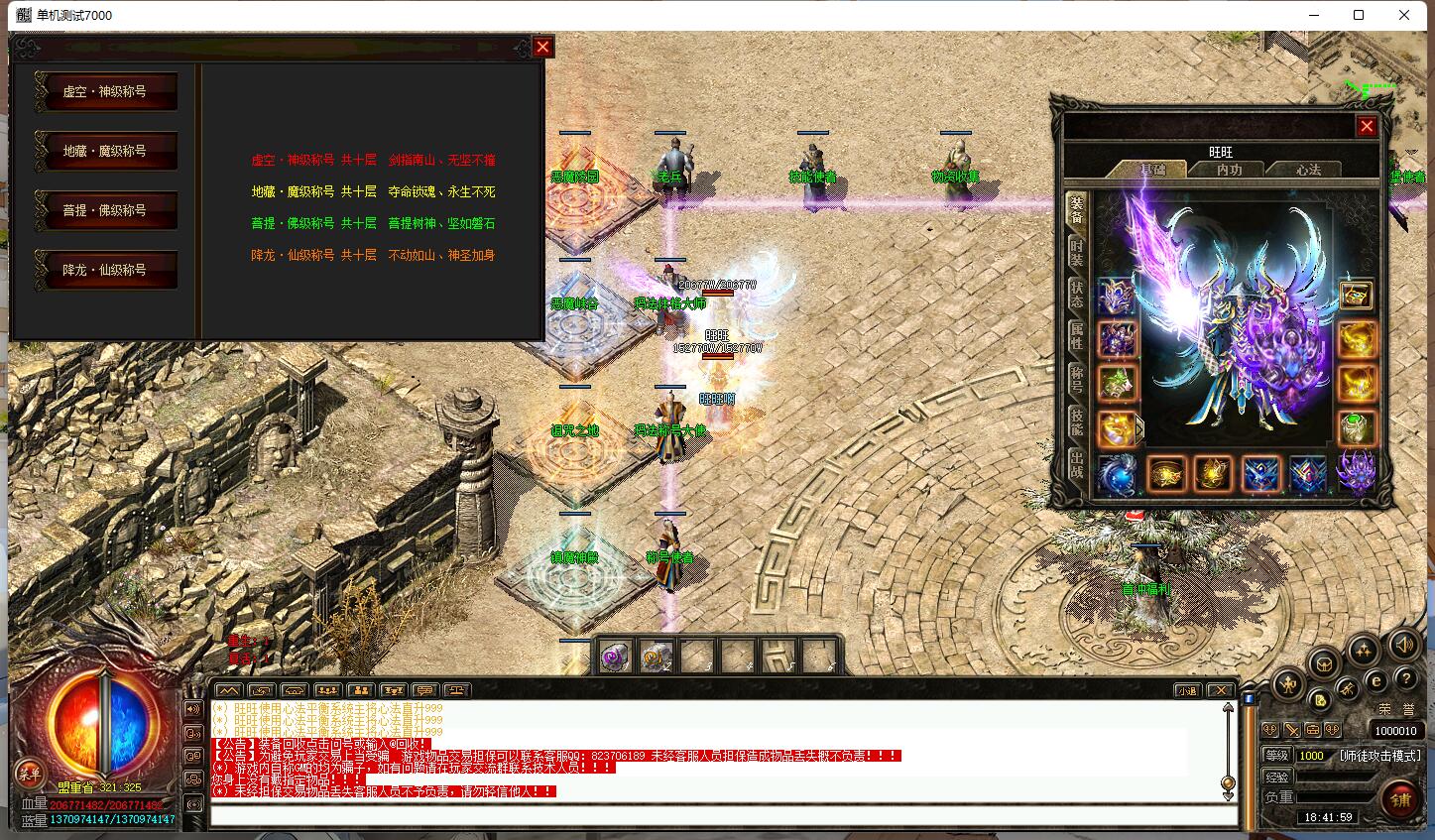Switch to the 内功 tab

click(x=1230, y=170)
